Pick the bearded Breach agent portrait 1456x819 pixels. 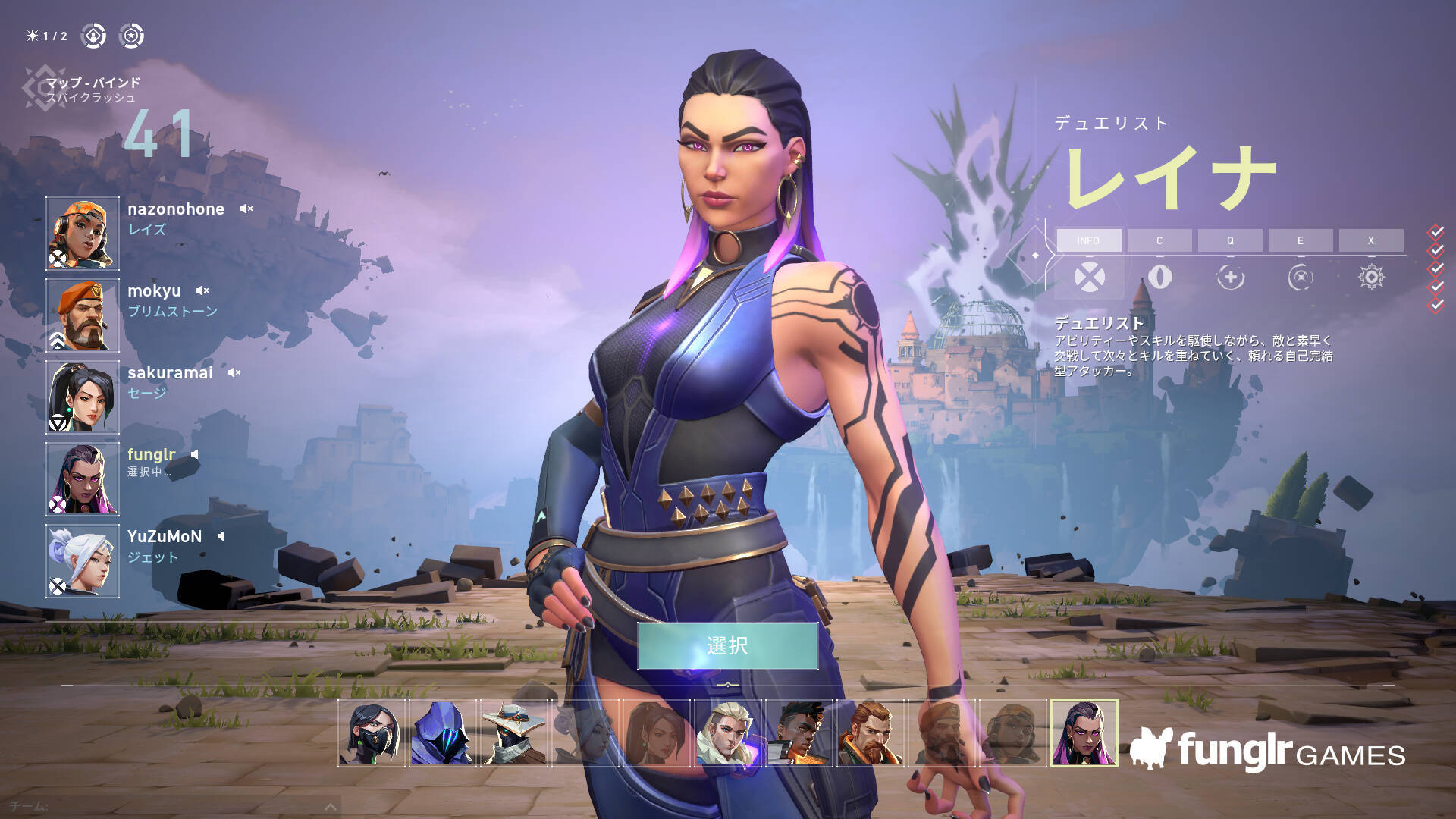coord(871,733)
